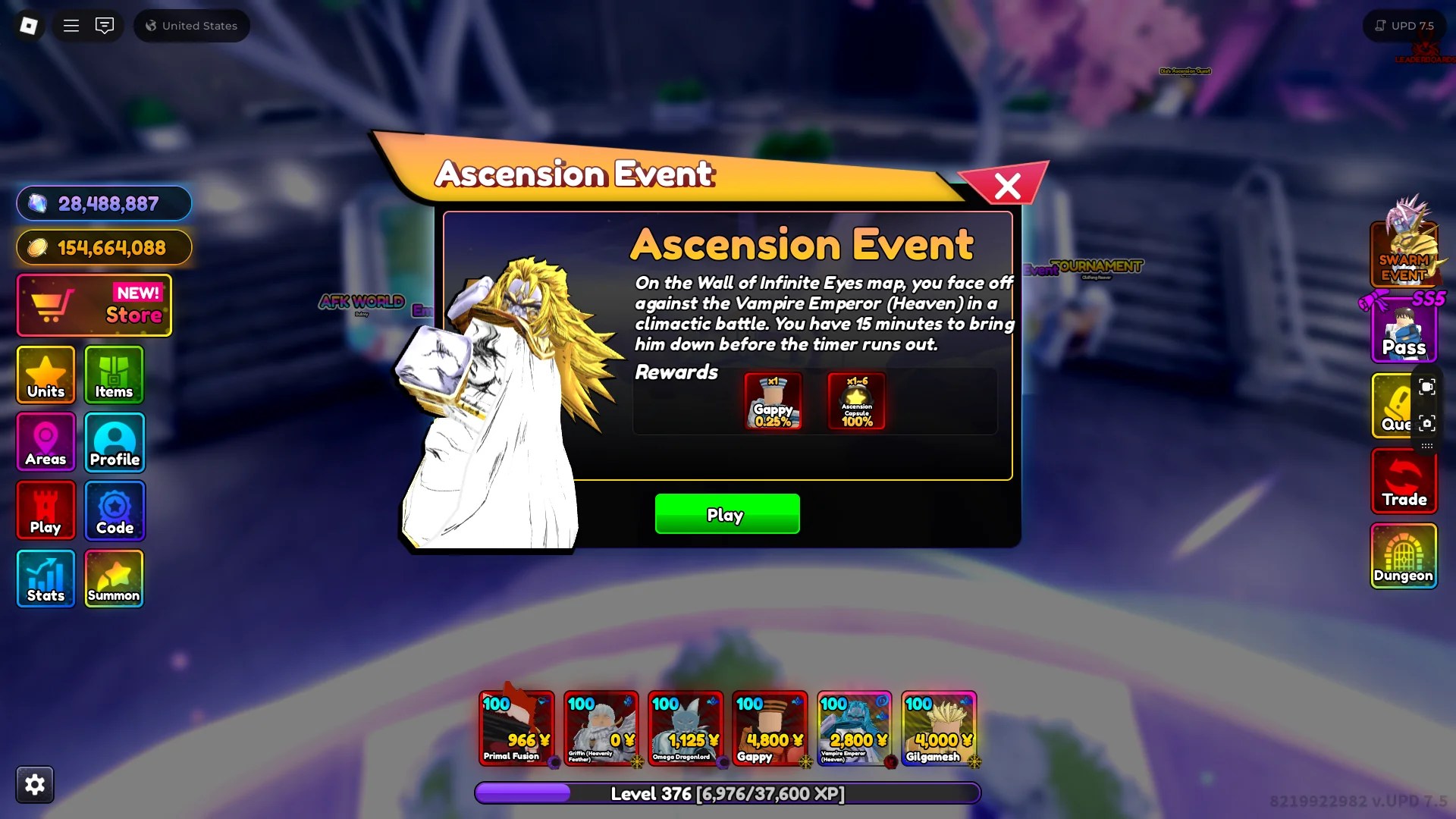The width and height of the screenshot is (1456, 819).
Task: Open the Trade menu
Action: [x=1404, y=482]
